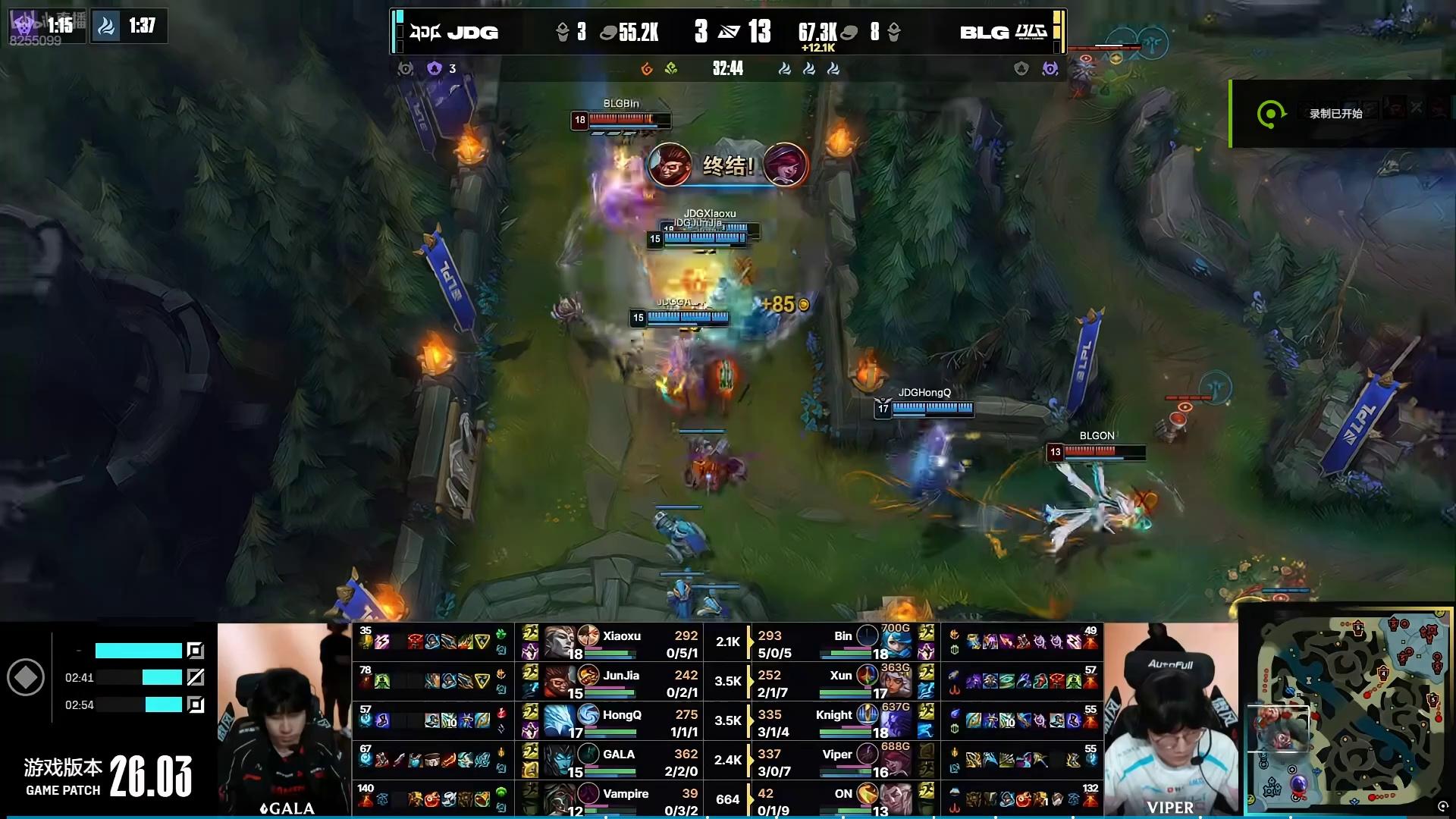Select Bin's champion portrait
Viewport: 1456px width, 819px height.
896,643
